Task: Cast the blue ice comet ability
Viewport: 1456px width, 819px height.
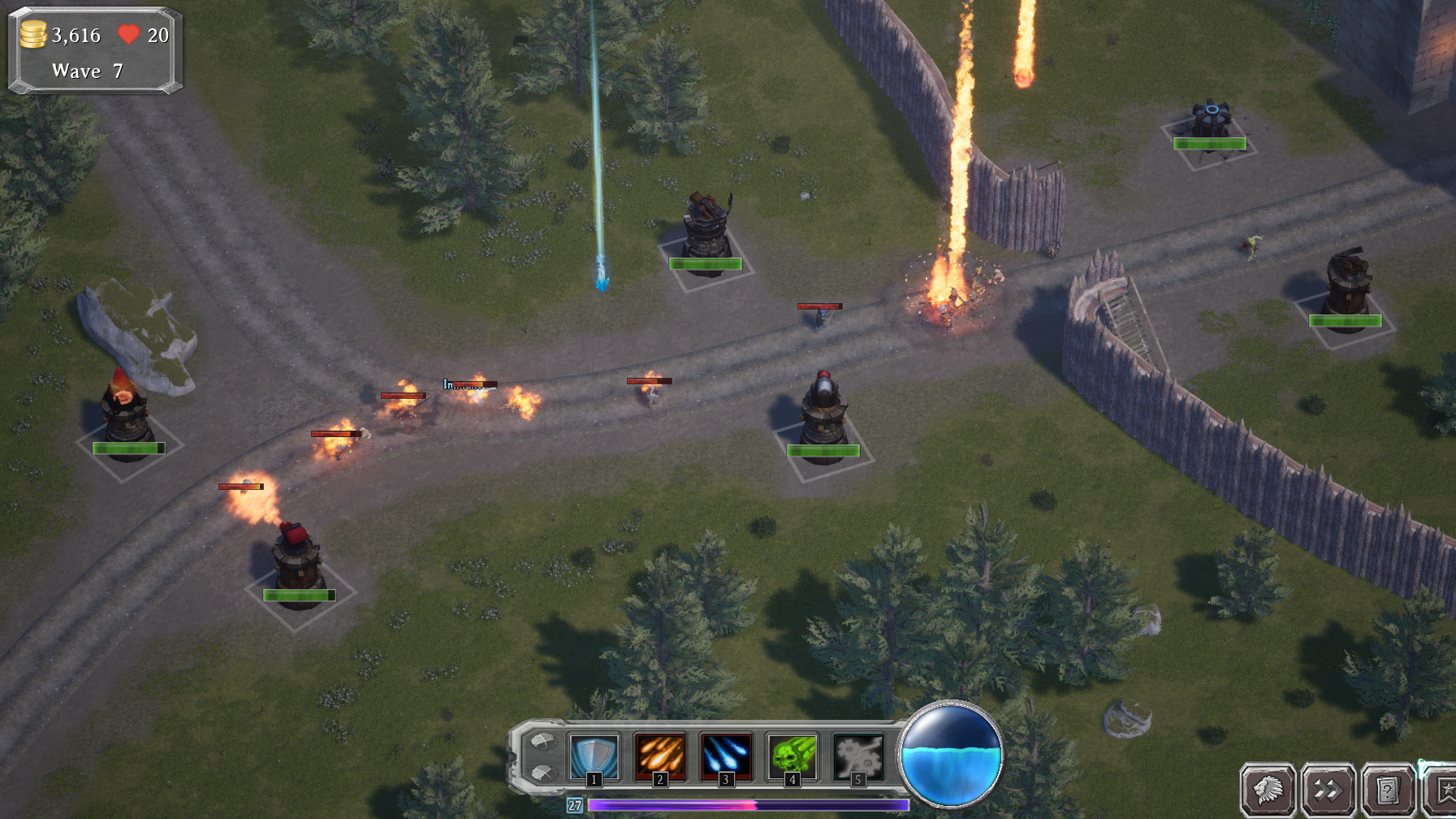Action: [726, 756]
